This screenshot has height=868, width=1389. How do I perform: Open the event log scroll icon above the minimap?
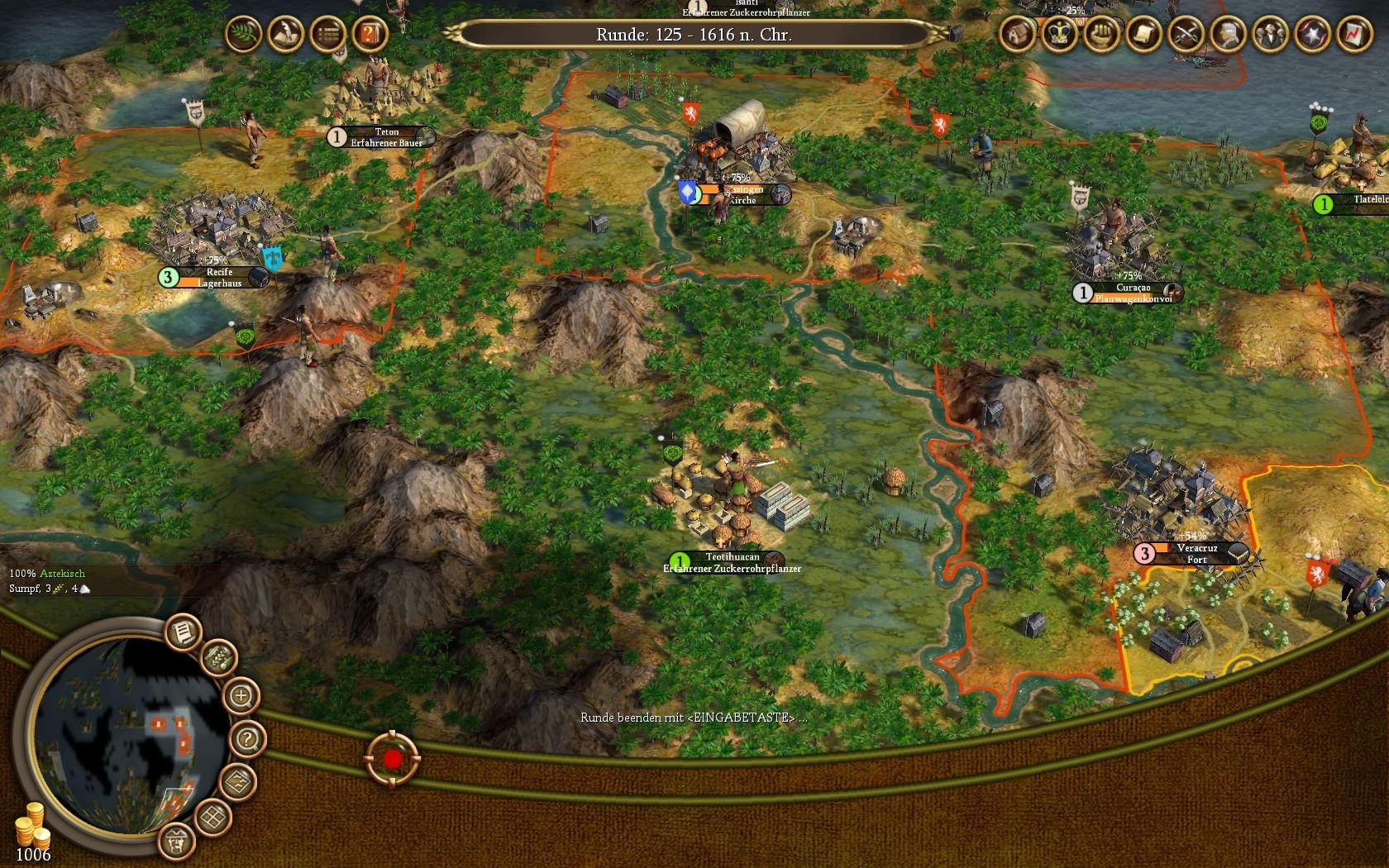coord(182,631)
